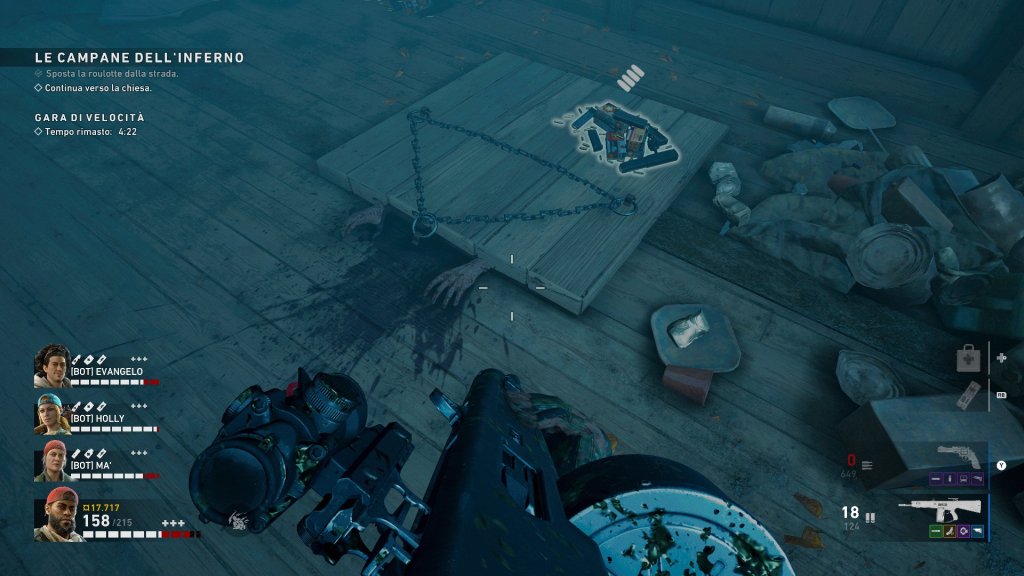The height and width of the screenshot is (576, 1024).
Task: Select the bandage support item slot
Action: coord(969,395)
